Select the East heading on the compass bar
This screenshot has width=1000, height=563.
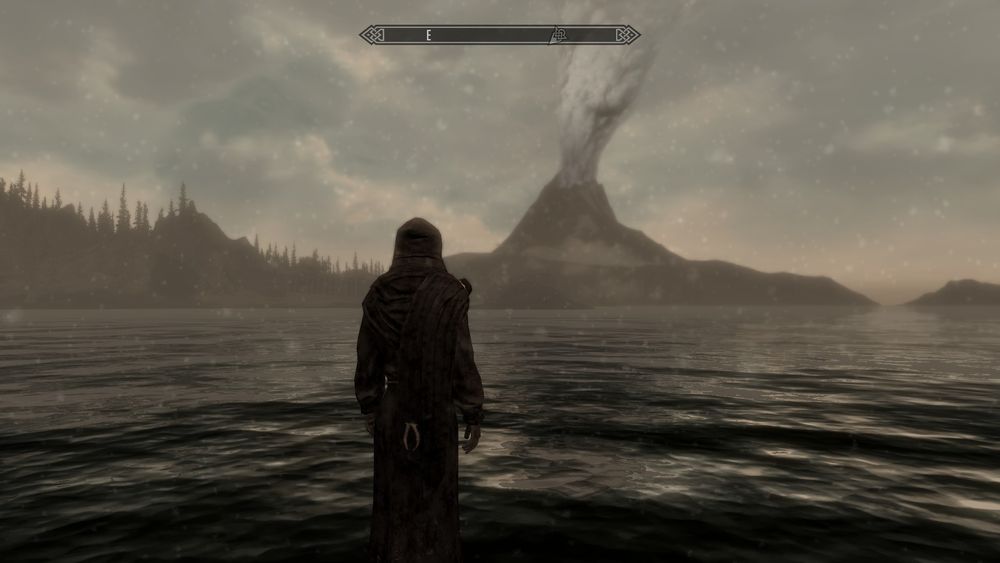coord(428,35)
